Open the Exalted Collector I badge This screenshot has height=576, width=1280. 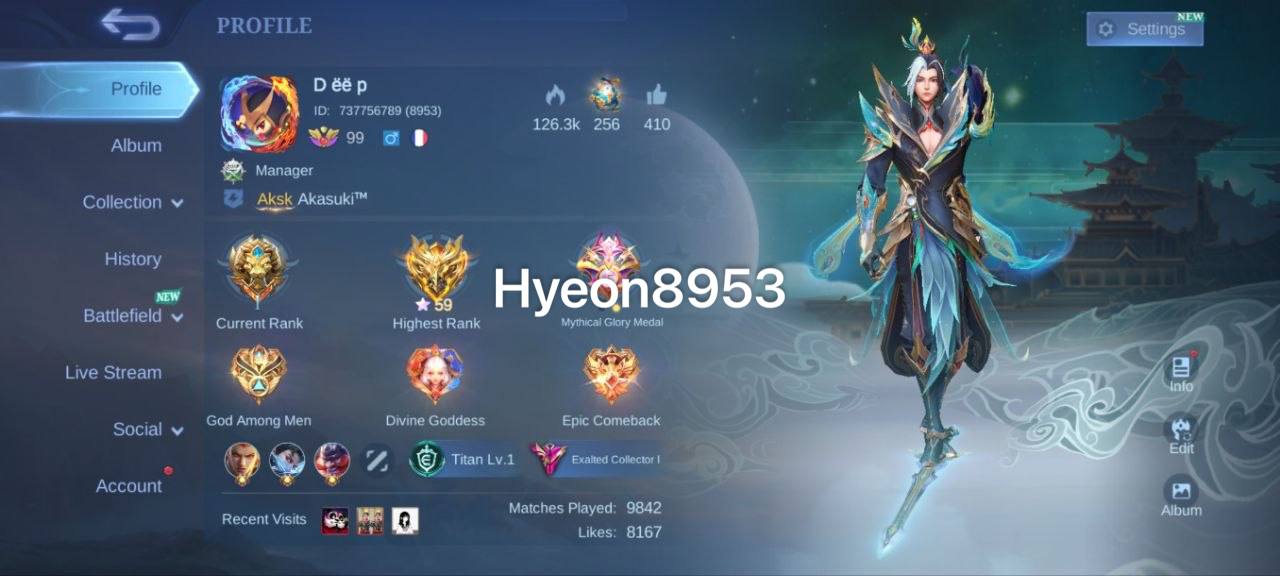pyautogui.click(x=596, y=459)
